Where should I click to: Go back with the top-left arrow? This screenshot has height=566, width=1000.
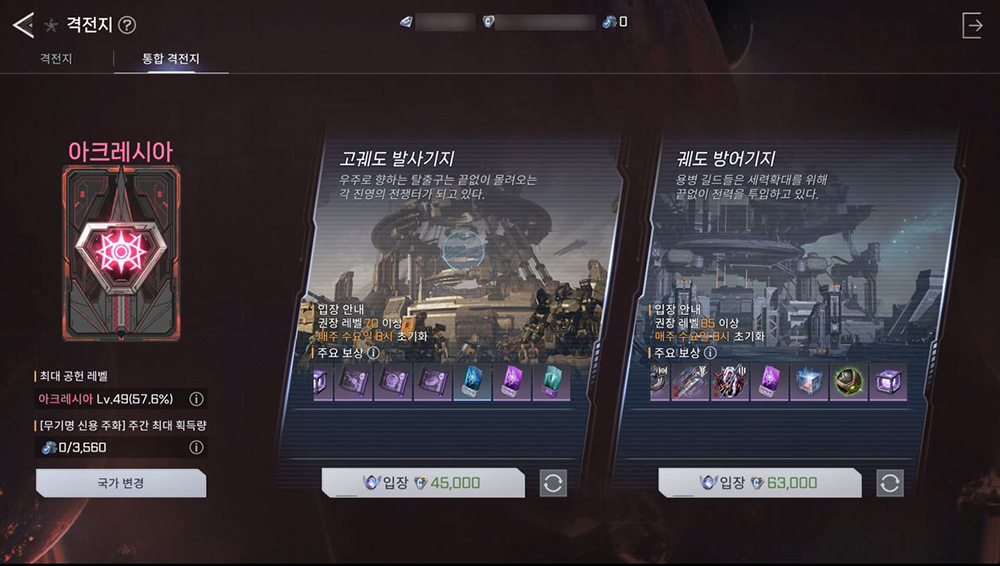pos(22,25)
